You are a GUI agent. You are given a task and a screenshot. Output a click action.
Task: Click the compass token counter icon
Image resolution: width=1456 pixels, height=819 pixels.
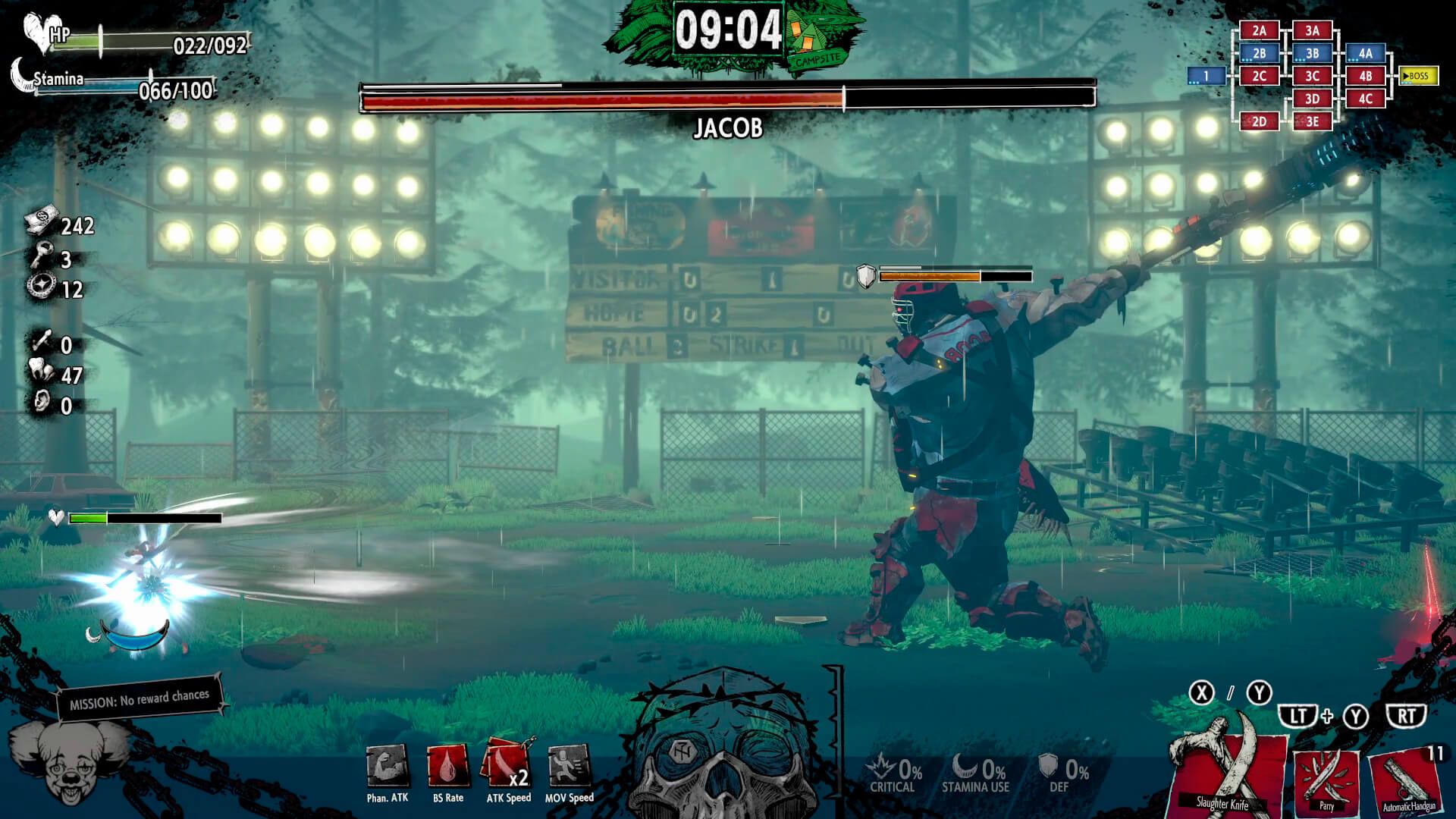[39, 287]
